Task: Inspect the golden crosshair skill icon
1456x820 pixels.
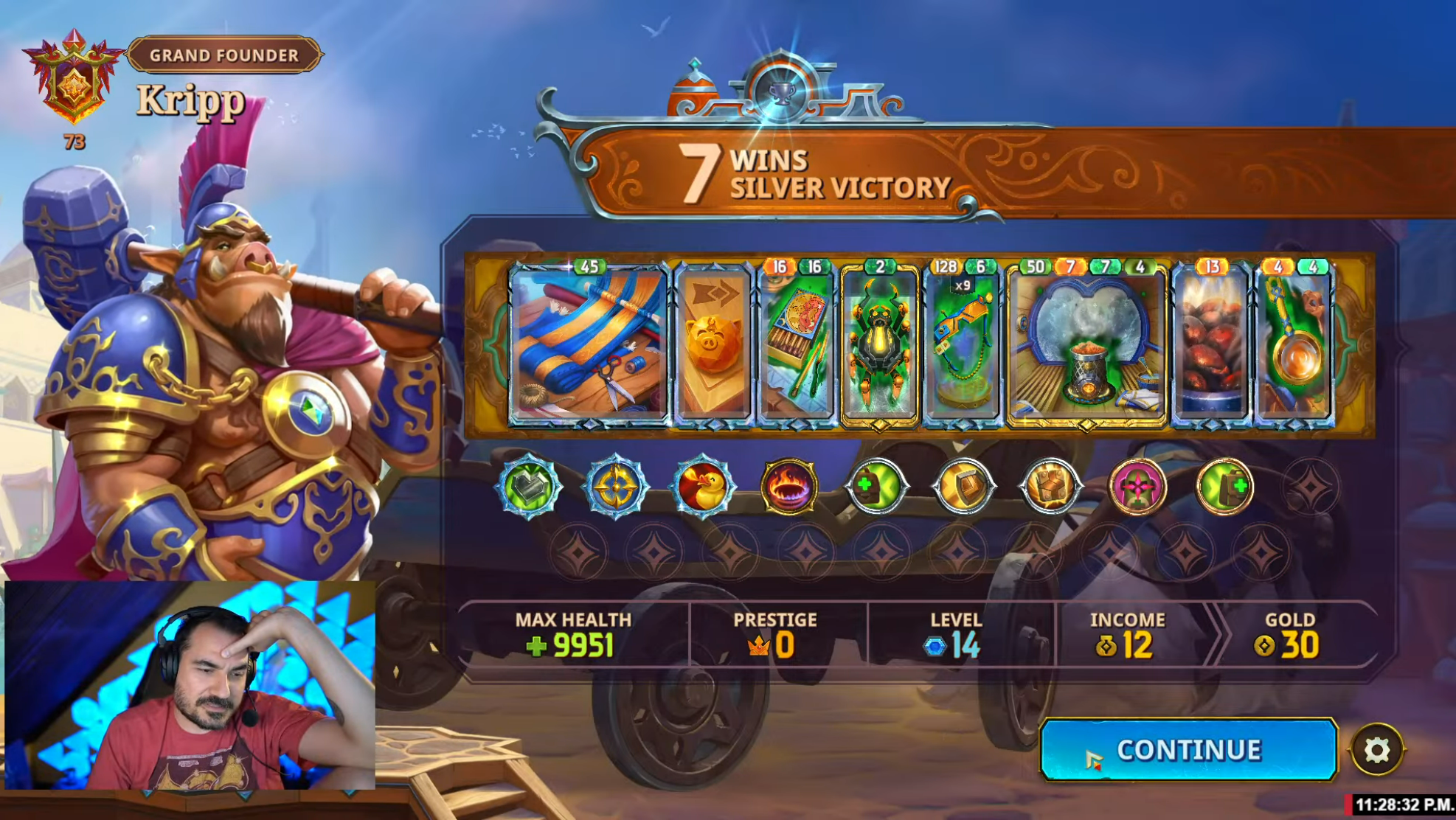Action: (x=616, y=487)
